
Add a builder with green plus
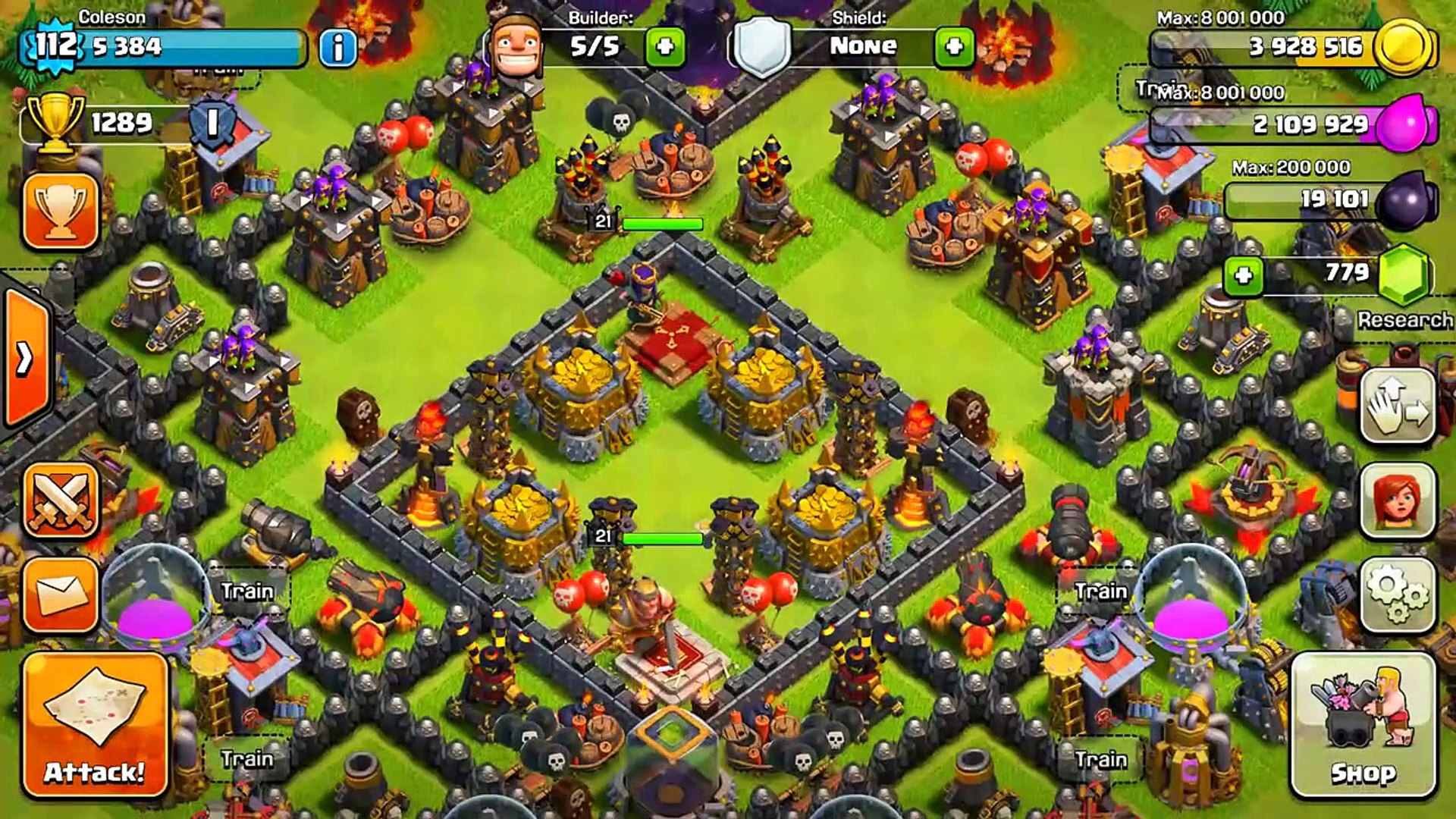(665, 47)
